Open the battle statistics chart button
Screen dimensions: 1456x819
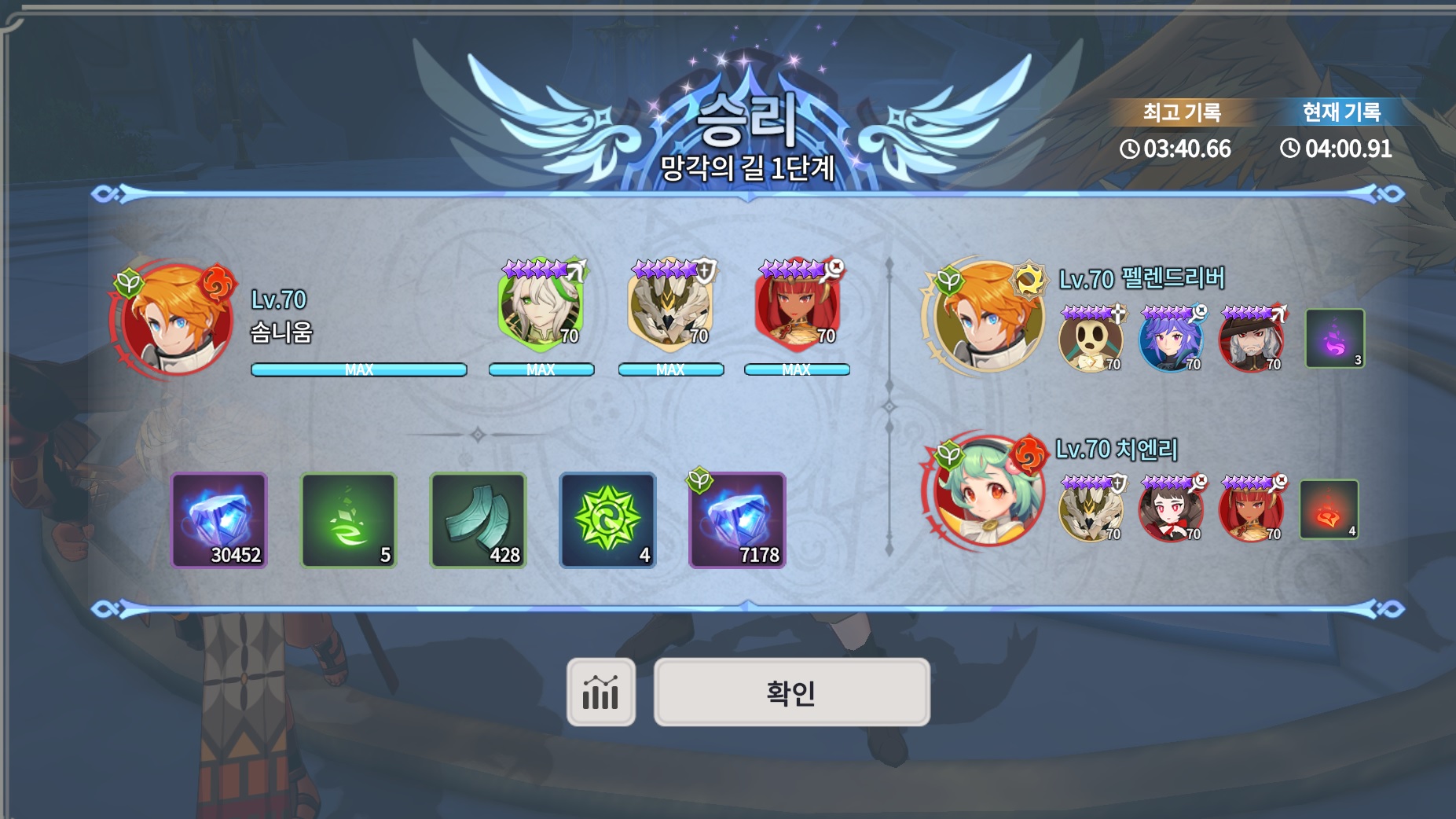tap(600, 692)
